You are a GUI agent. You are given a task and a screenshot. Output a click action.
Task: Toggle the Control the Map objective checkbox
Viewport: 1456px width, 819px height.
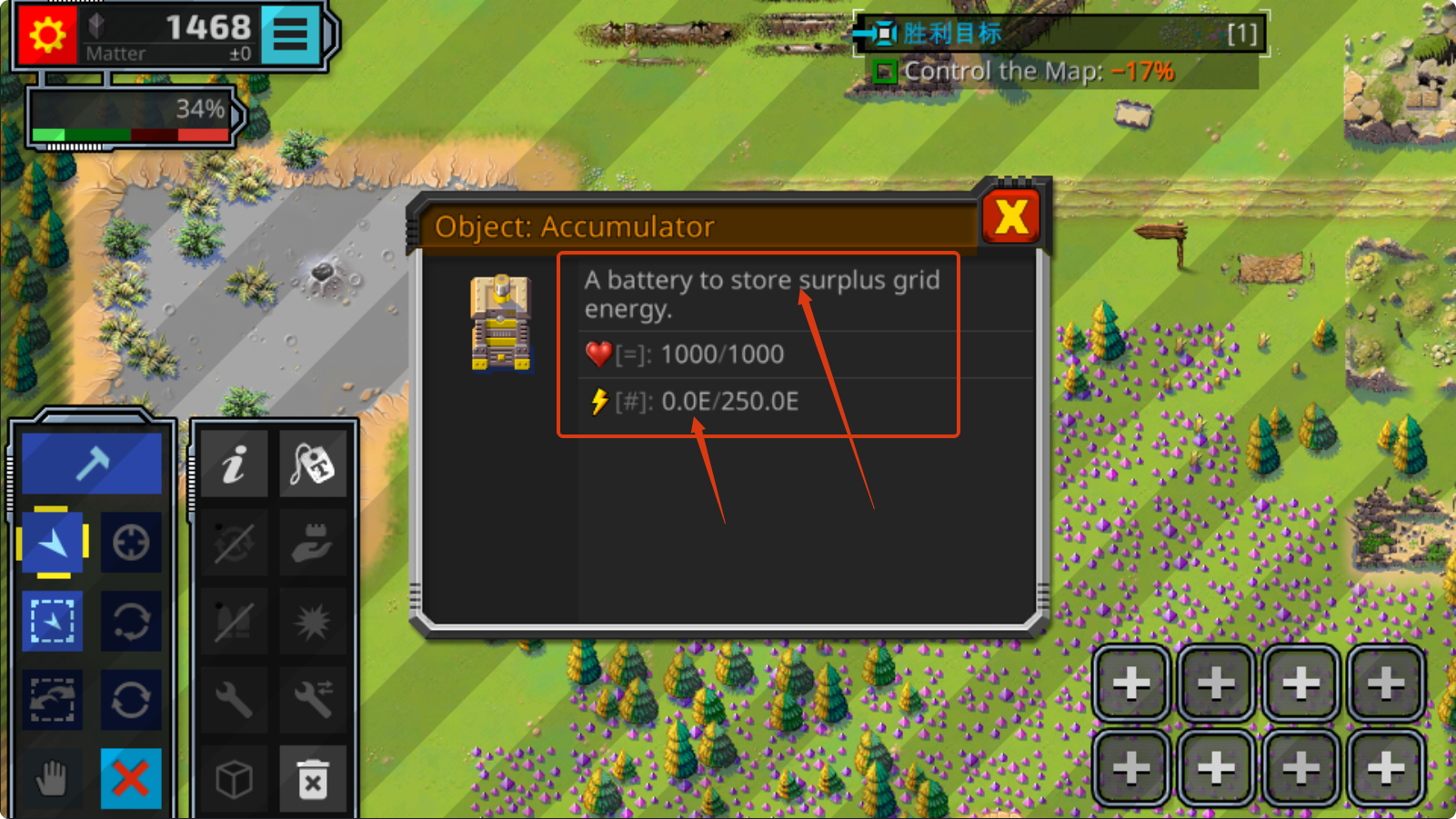coord(885,72)
